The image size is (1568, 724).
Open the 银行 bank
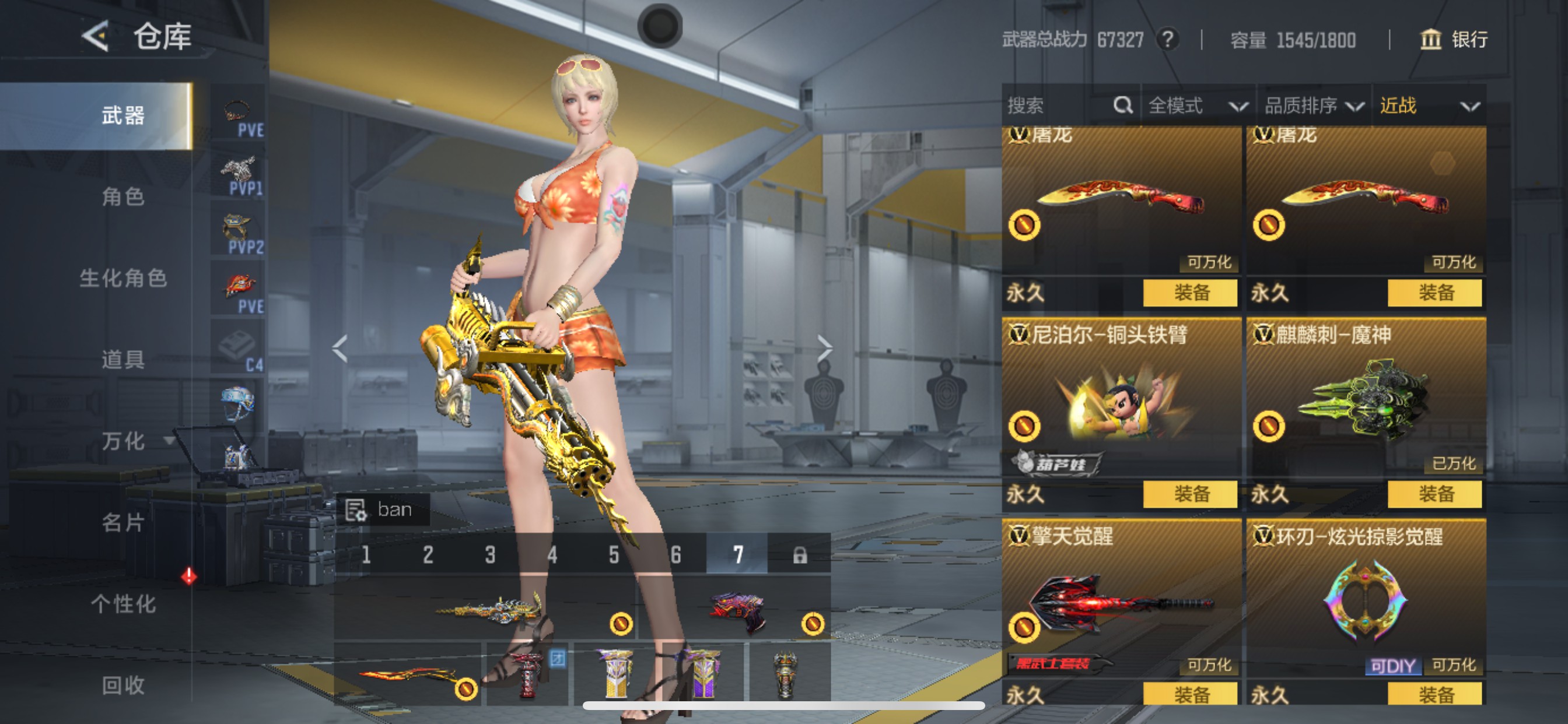click(x=1454, y=40)
